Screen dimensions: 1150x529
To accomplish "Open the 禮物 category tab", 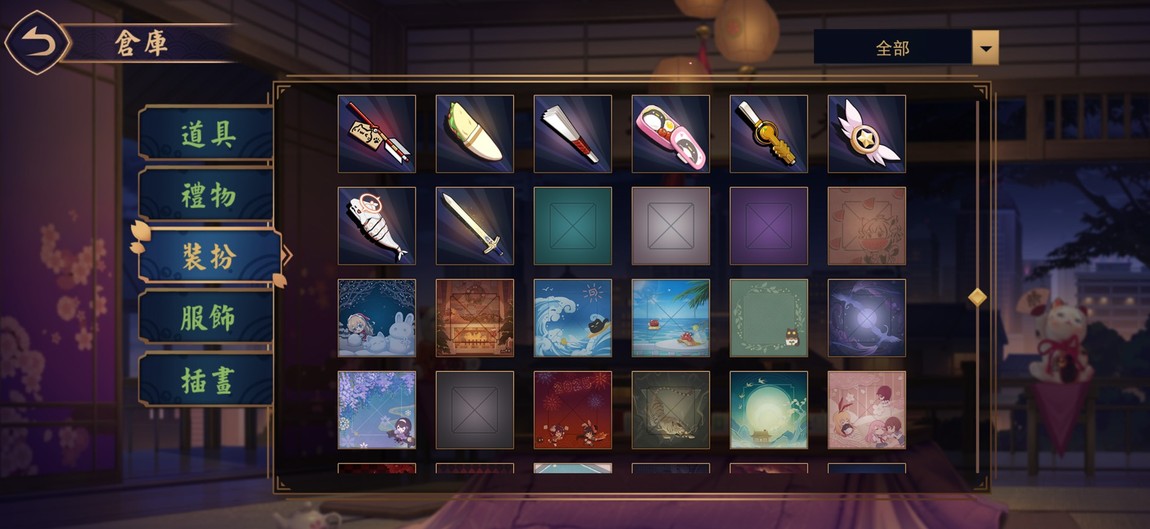I will pyautogui.click(x=207, y=195).
